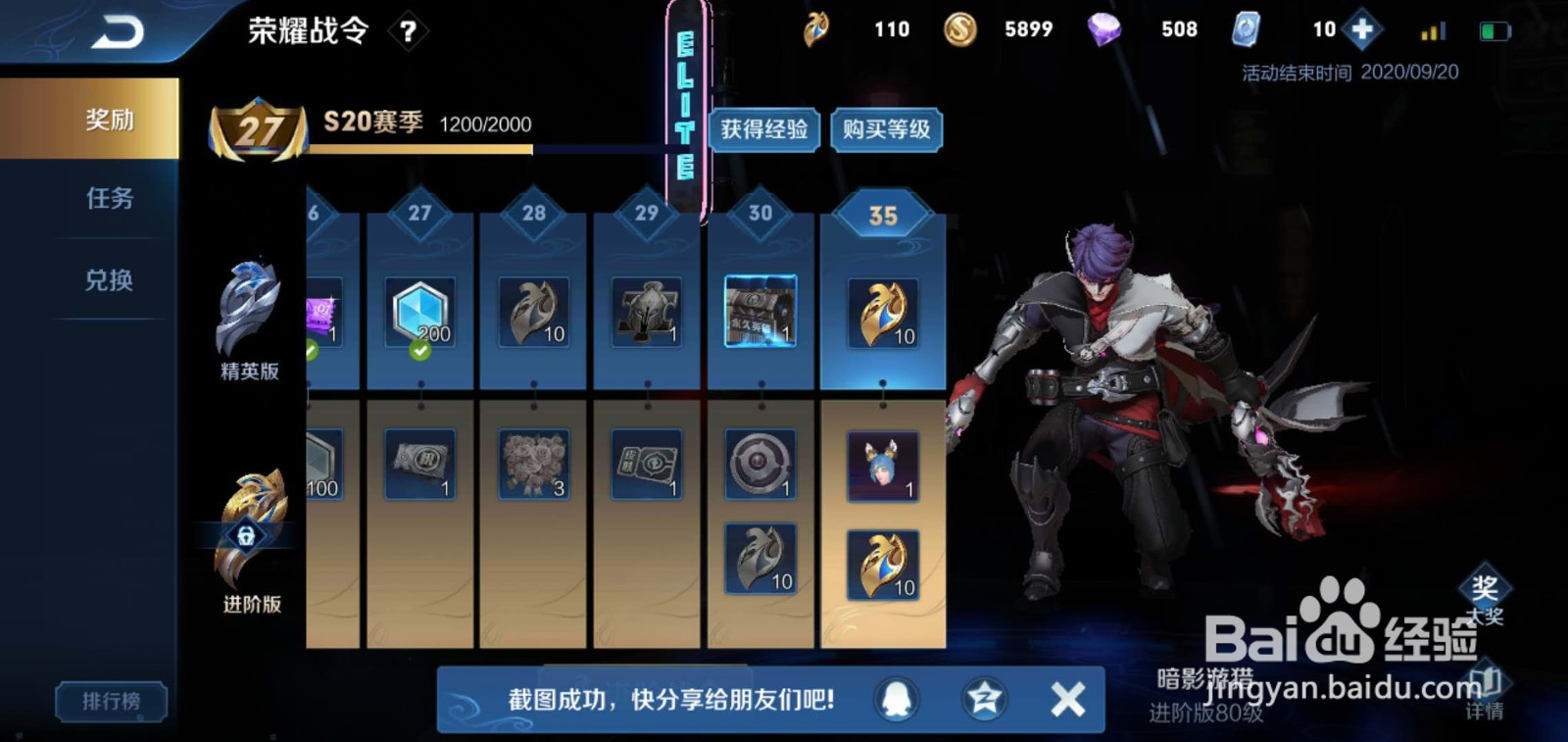Click the 购买等级 button

(888, 130)
